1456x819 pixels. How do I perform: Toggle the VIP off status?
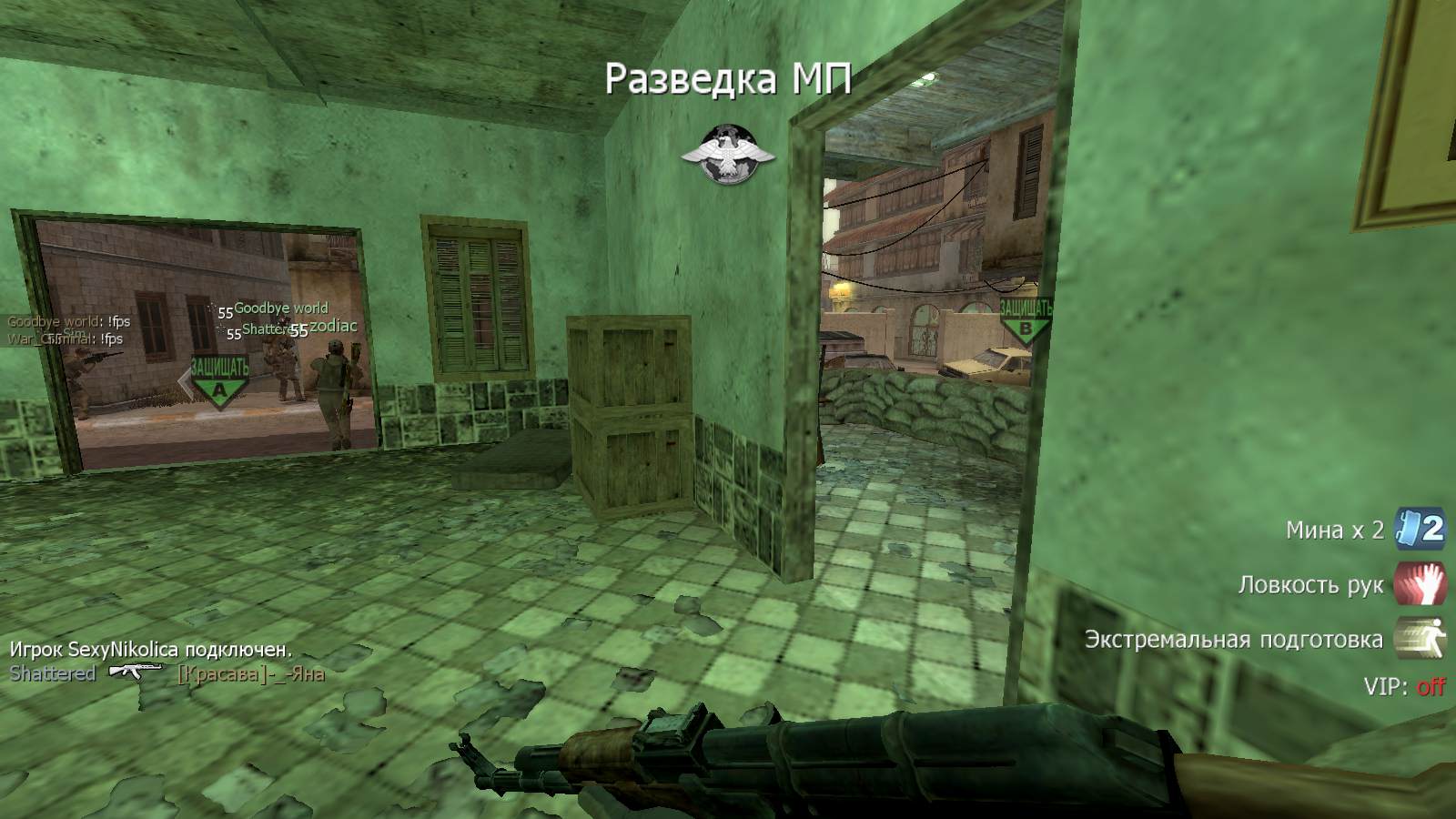pyautogui.click(x=1431, y=686)
